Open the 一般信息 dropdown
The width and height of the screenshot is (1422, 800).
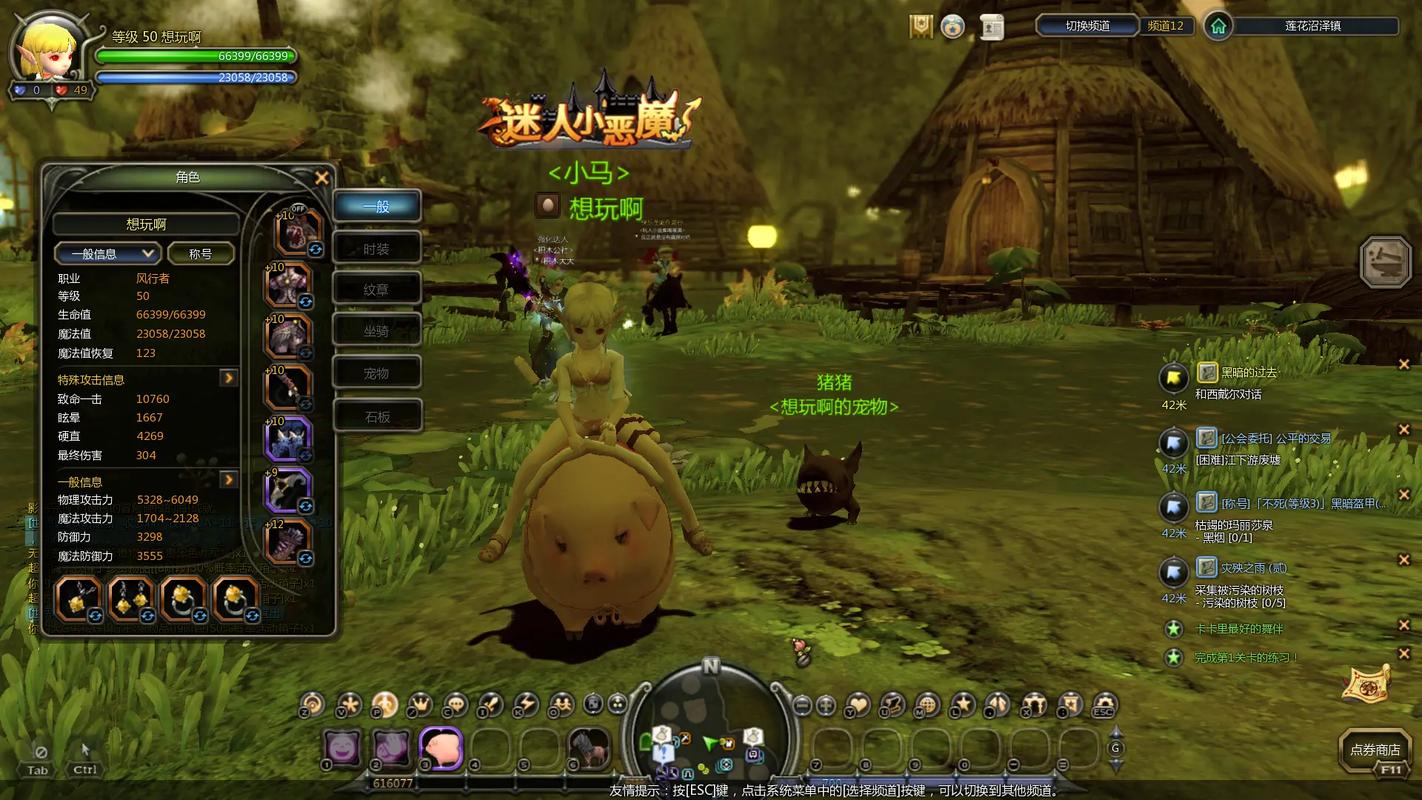pyautogui.click(x=108, y=254)
